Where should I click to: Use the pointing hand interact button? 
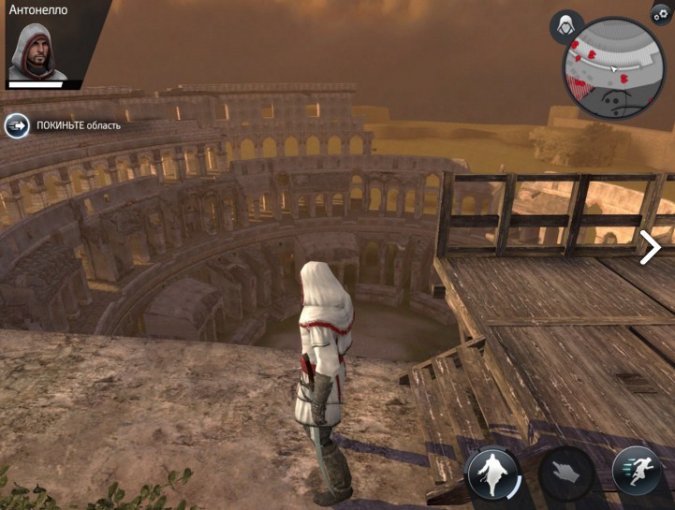[x=565, y=471]
